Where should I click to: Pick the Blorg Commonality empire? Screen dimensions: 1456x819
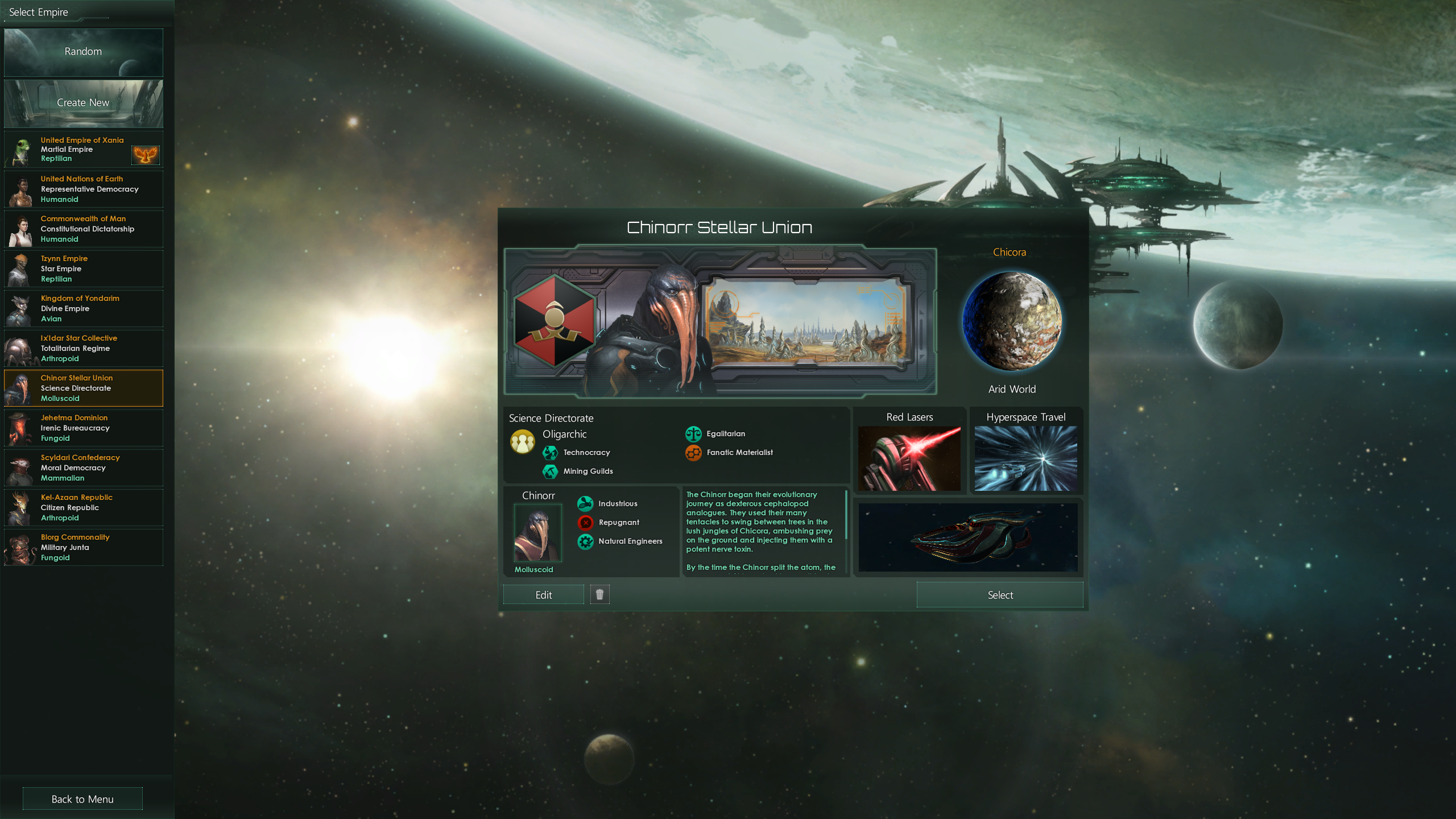pyautogui.click(x=83, y=548)
